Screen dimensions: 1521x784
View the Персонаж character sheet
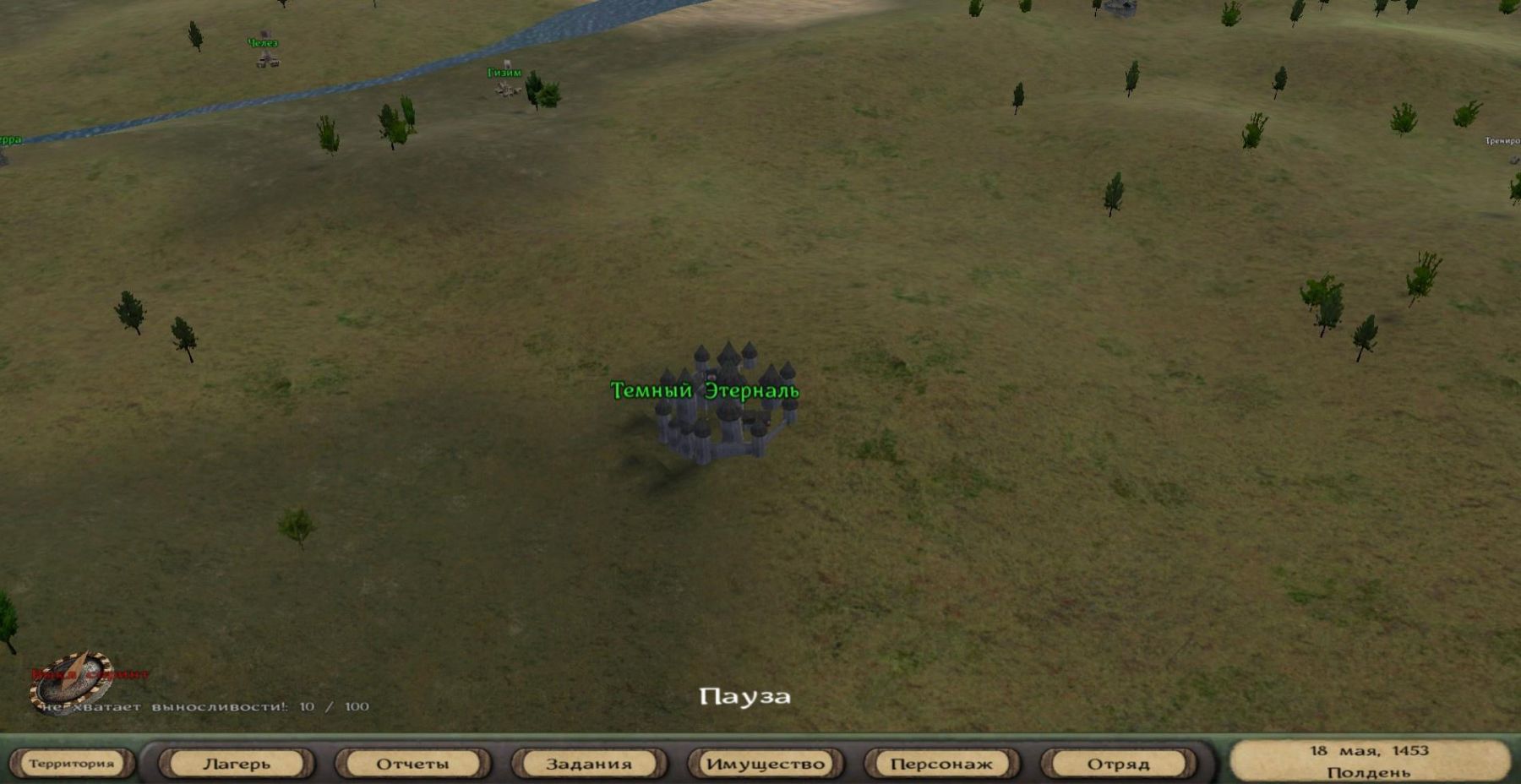(941, 764)
